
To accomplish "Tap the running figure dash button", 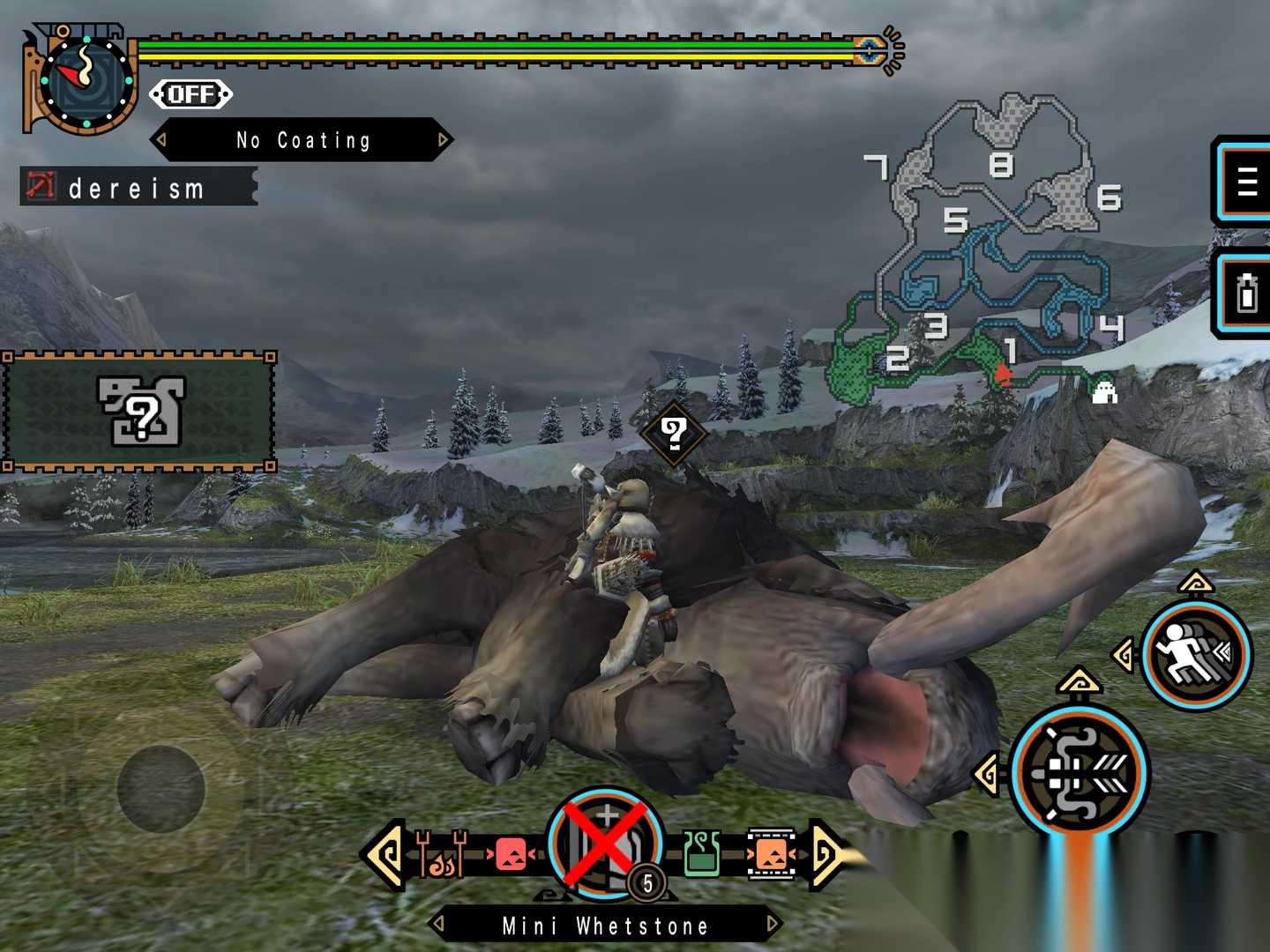I will point(1195,654).
